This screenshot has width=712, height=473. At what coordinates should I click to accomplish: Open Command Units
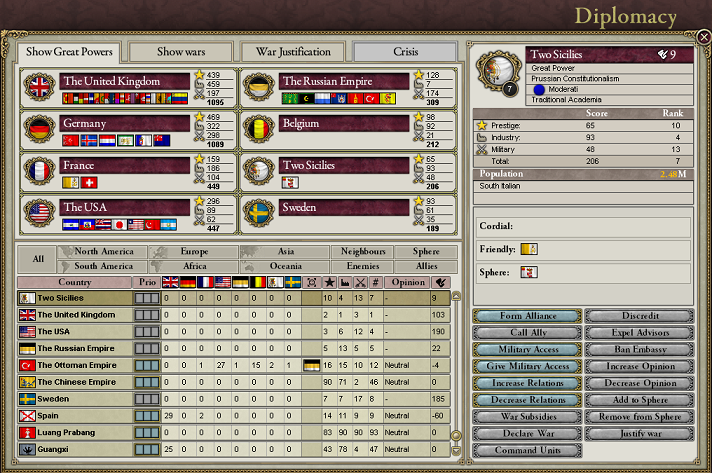coord(526,450)
